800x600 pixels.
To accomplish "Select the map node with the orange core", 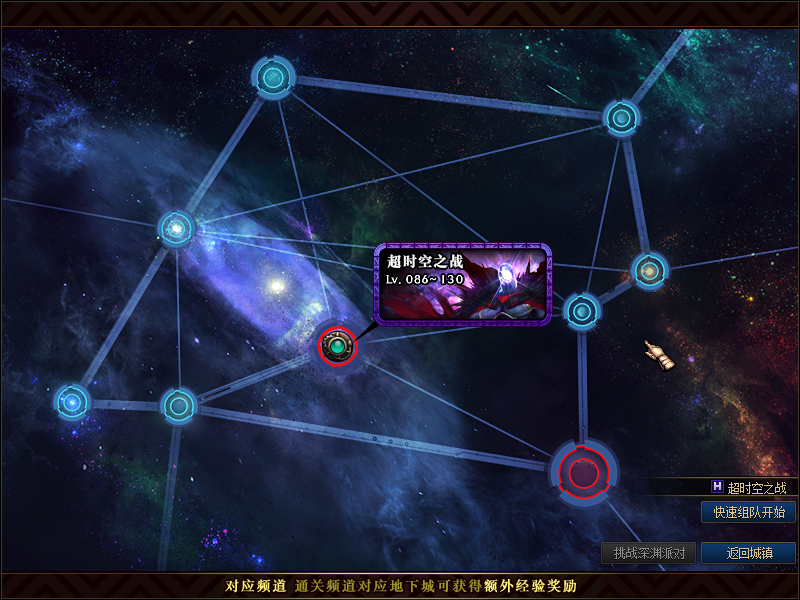I will (649, 271).
